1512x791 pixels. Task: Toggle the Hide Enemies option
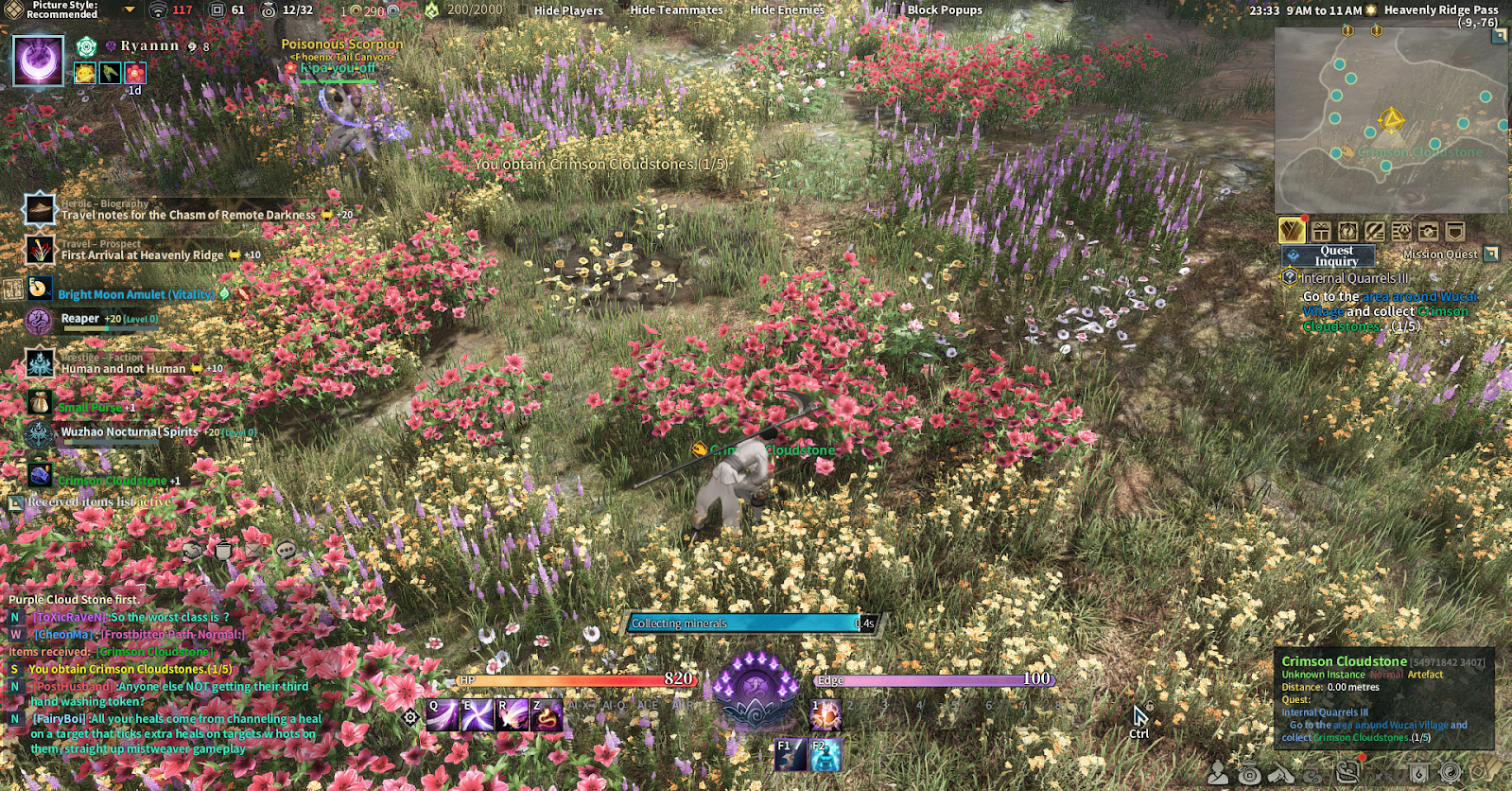pos(787,10)
